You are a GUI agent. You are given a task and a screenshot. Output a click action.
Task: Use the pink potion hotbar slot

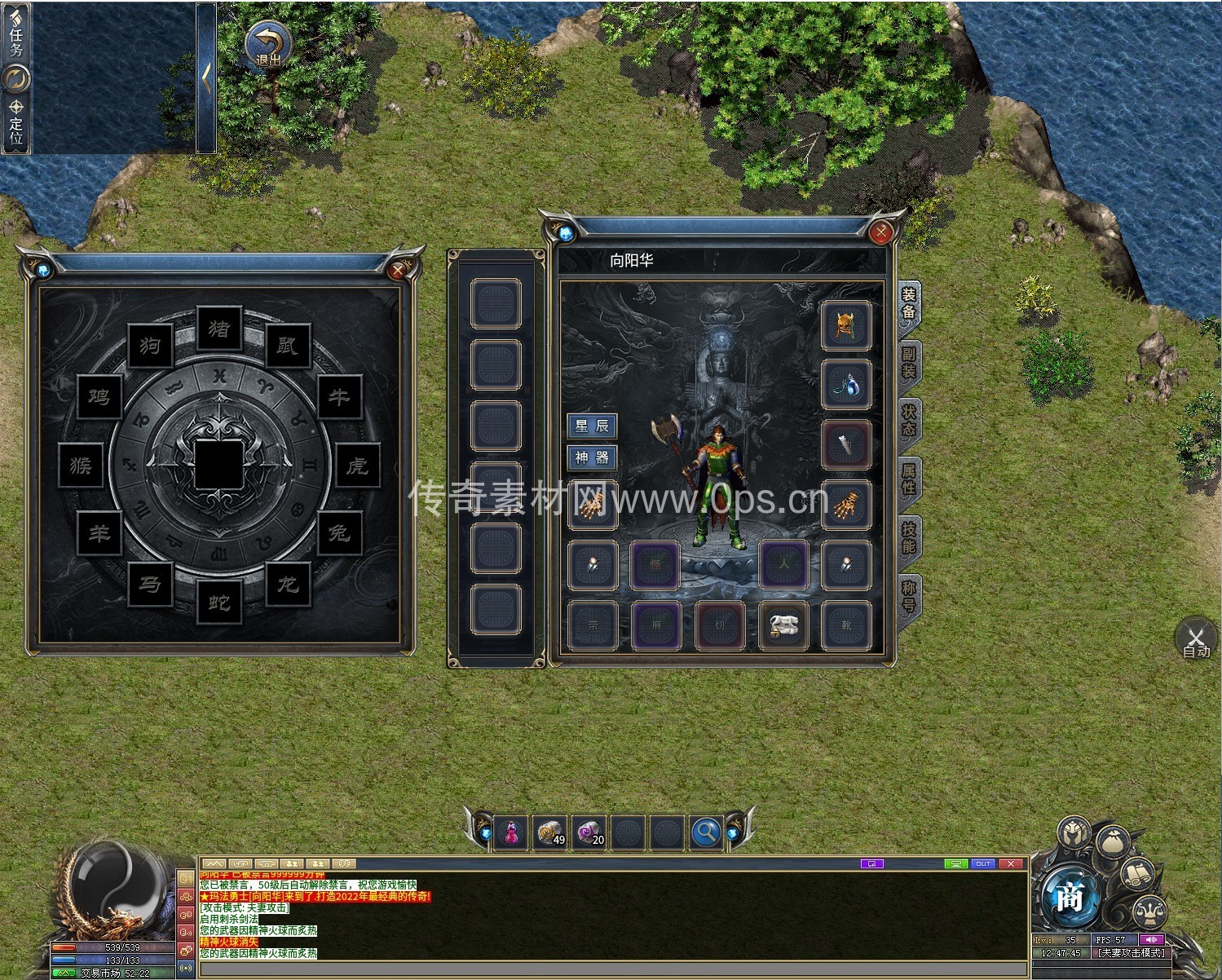click(512, 832)
